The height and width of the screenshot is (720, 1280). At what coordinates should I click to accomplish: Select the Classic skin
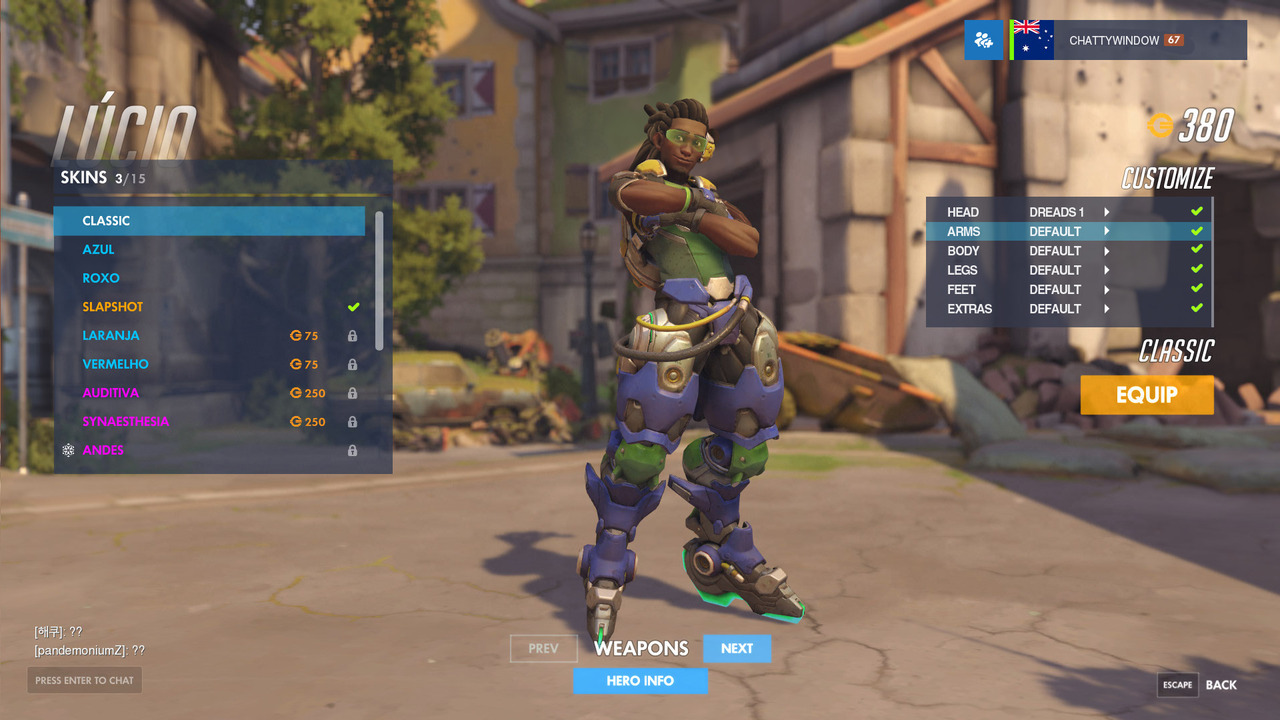click(209, 221)
